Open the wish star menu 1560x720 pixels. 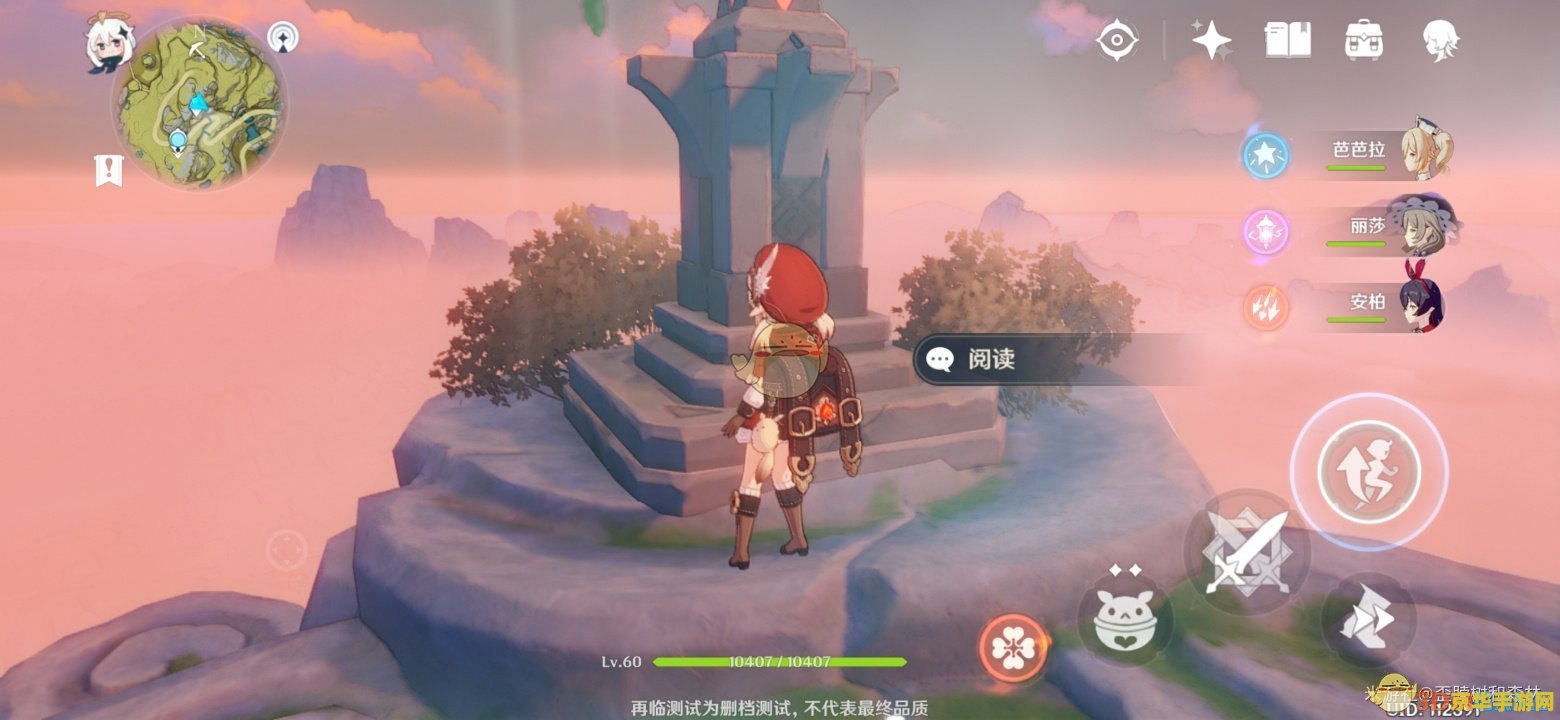[1211, 40]
